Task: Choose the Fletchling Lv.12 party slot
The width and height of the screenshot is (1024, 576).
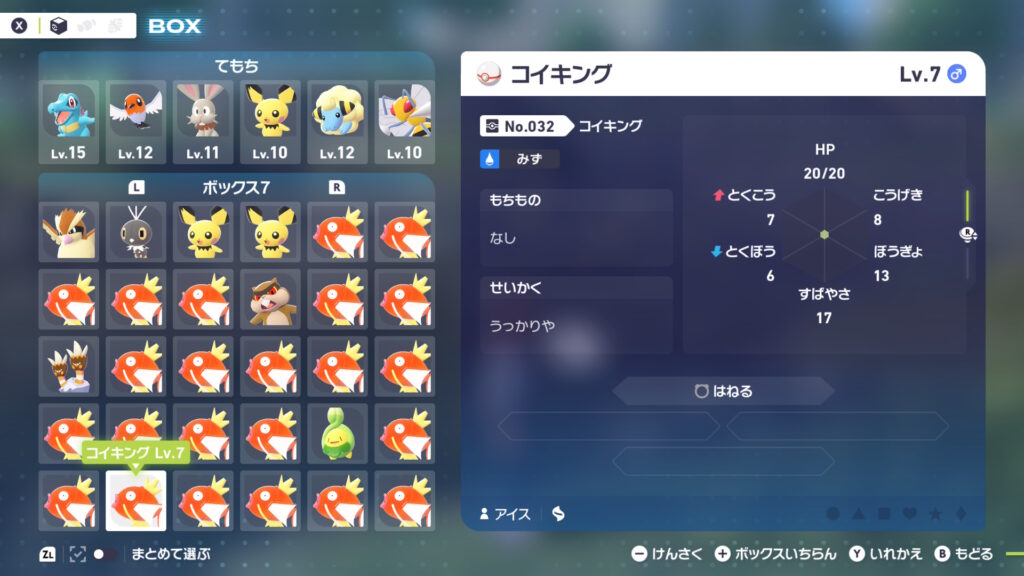Action: (x=135, y=122)
